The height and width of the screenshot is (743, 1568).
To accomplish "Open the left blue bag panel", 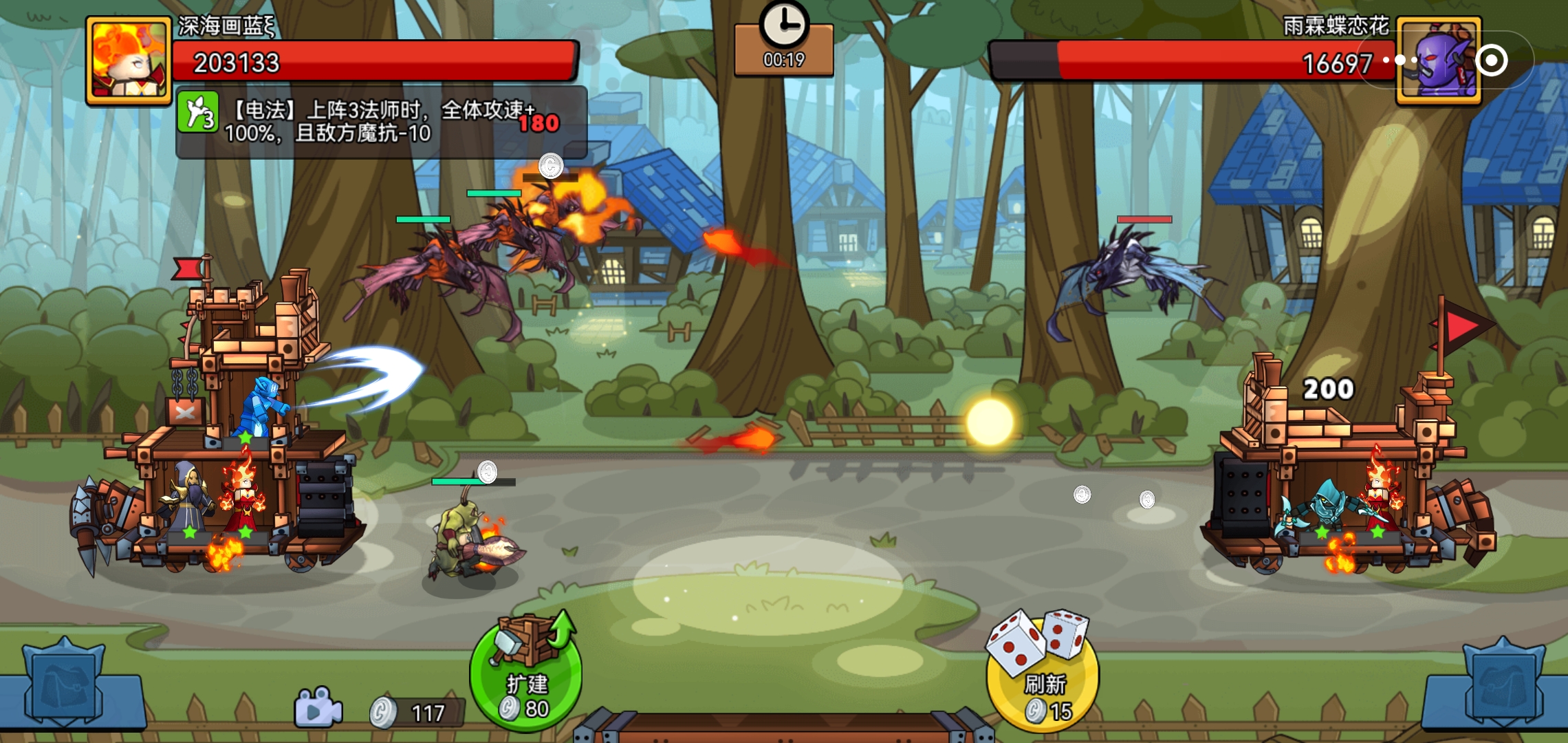I will tap(64, 685).
